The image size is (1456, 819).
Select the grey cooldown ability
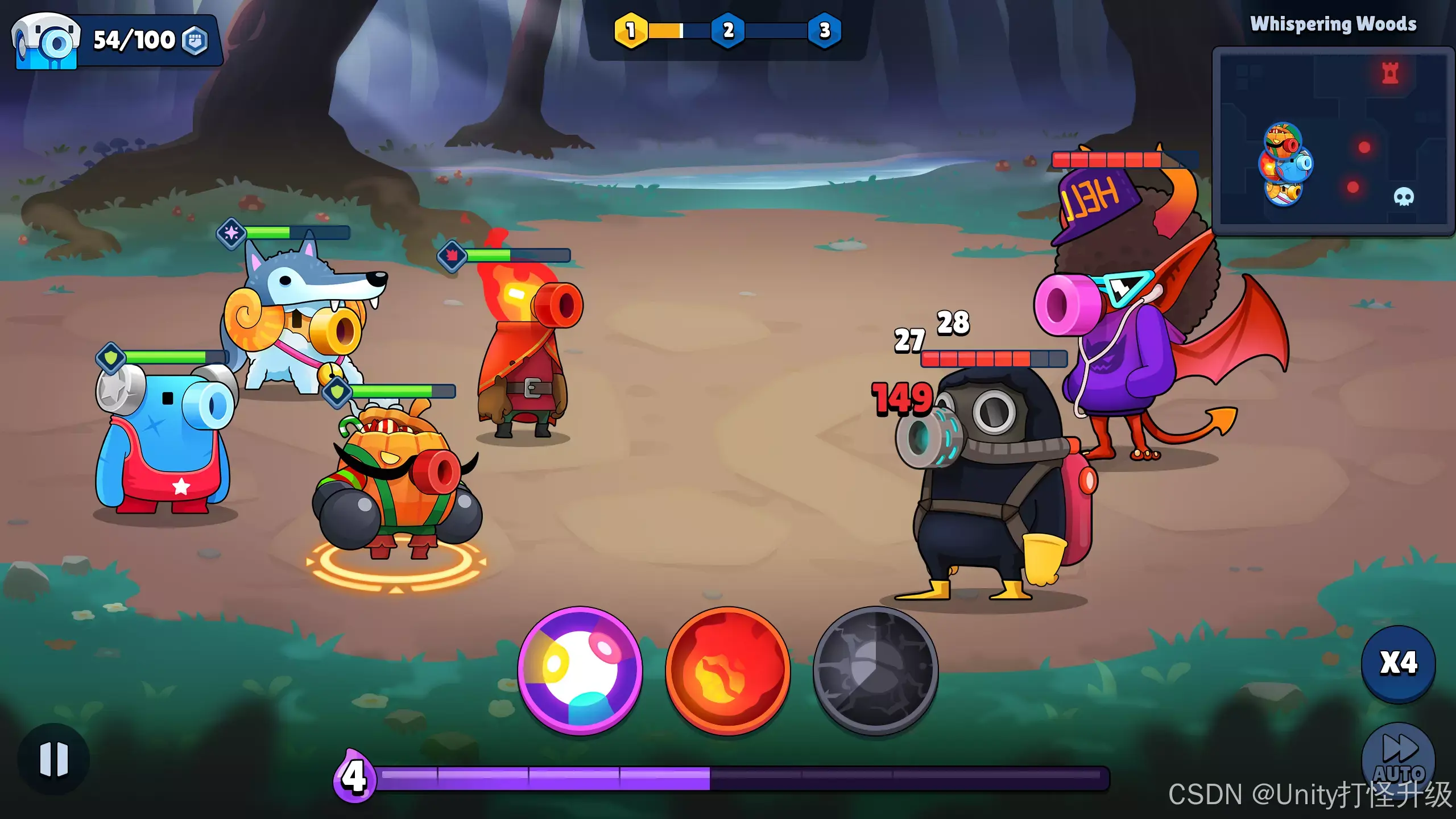pyautogui.click(x=875, y=670)
